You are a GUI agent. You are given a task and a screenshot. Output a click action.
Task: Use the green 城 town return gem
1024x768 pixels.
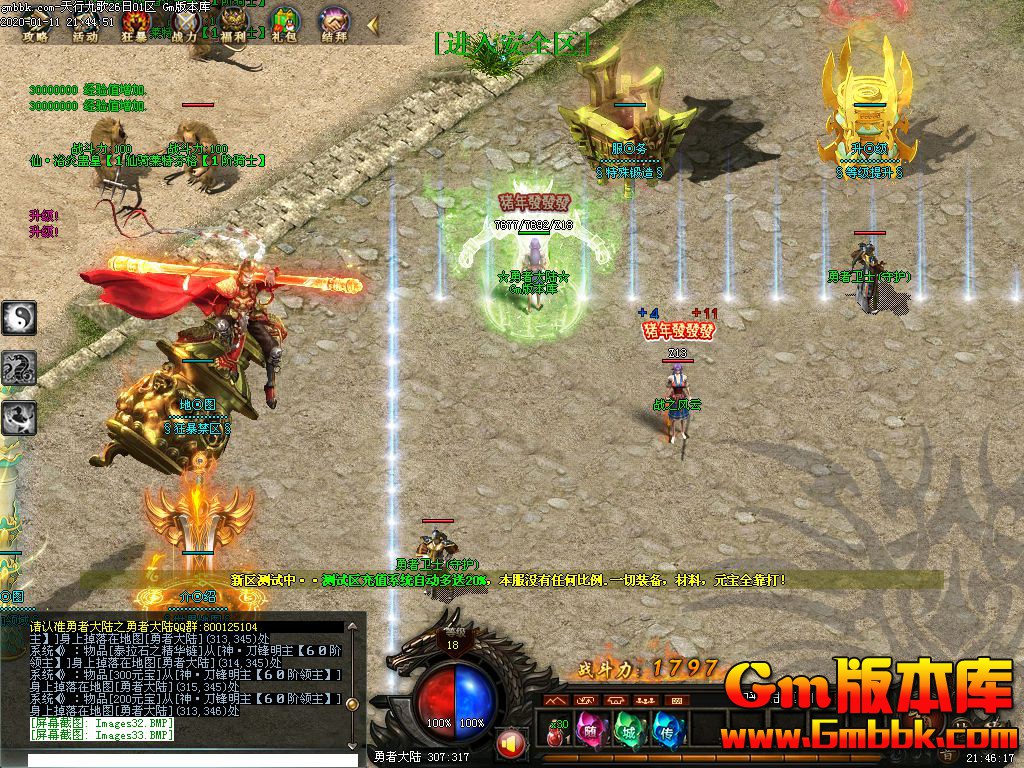(627, 730)
